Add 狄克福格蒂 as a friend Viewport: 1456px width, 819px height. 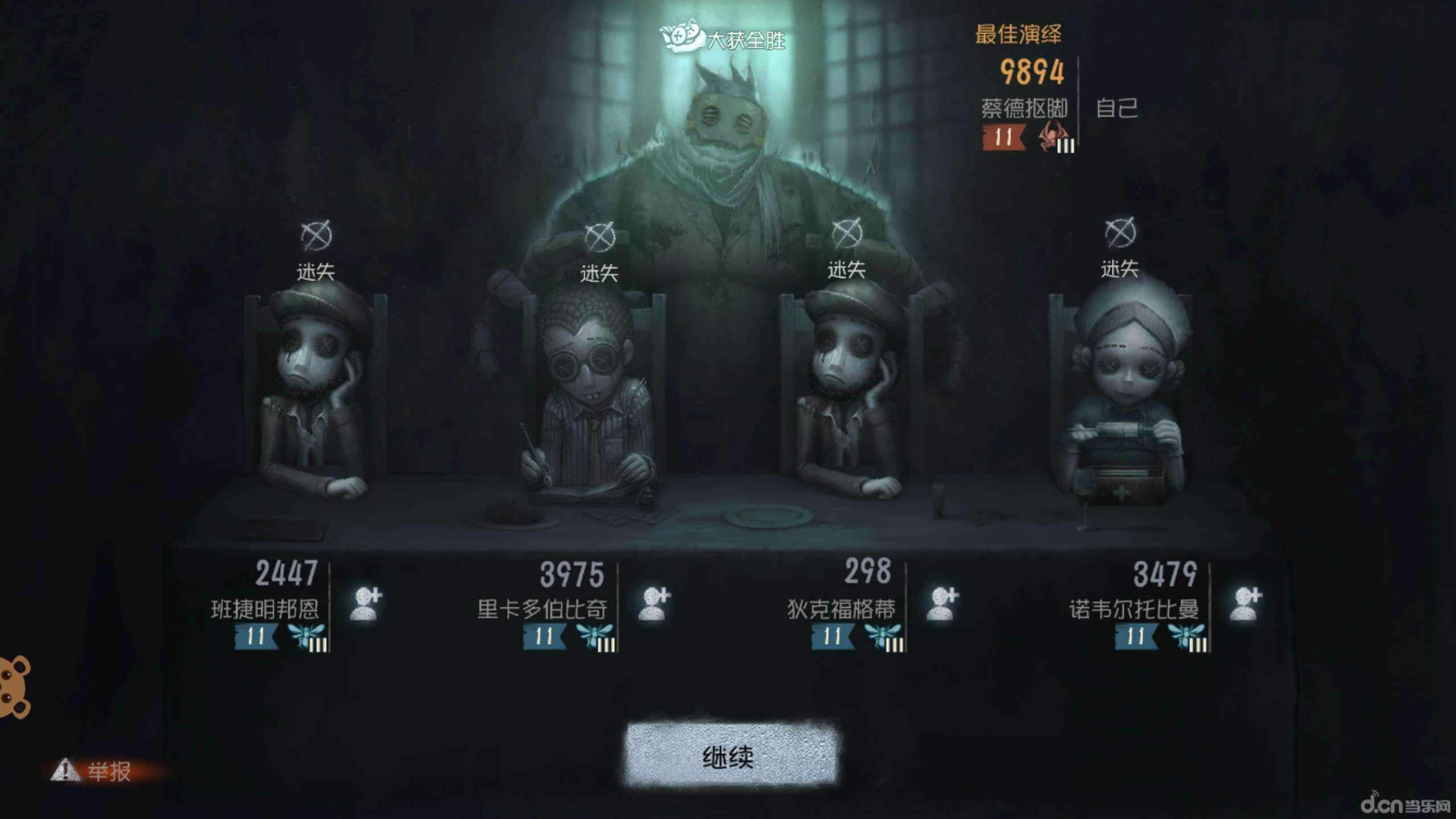[x=942, y=604]
